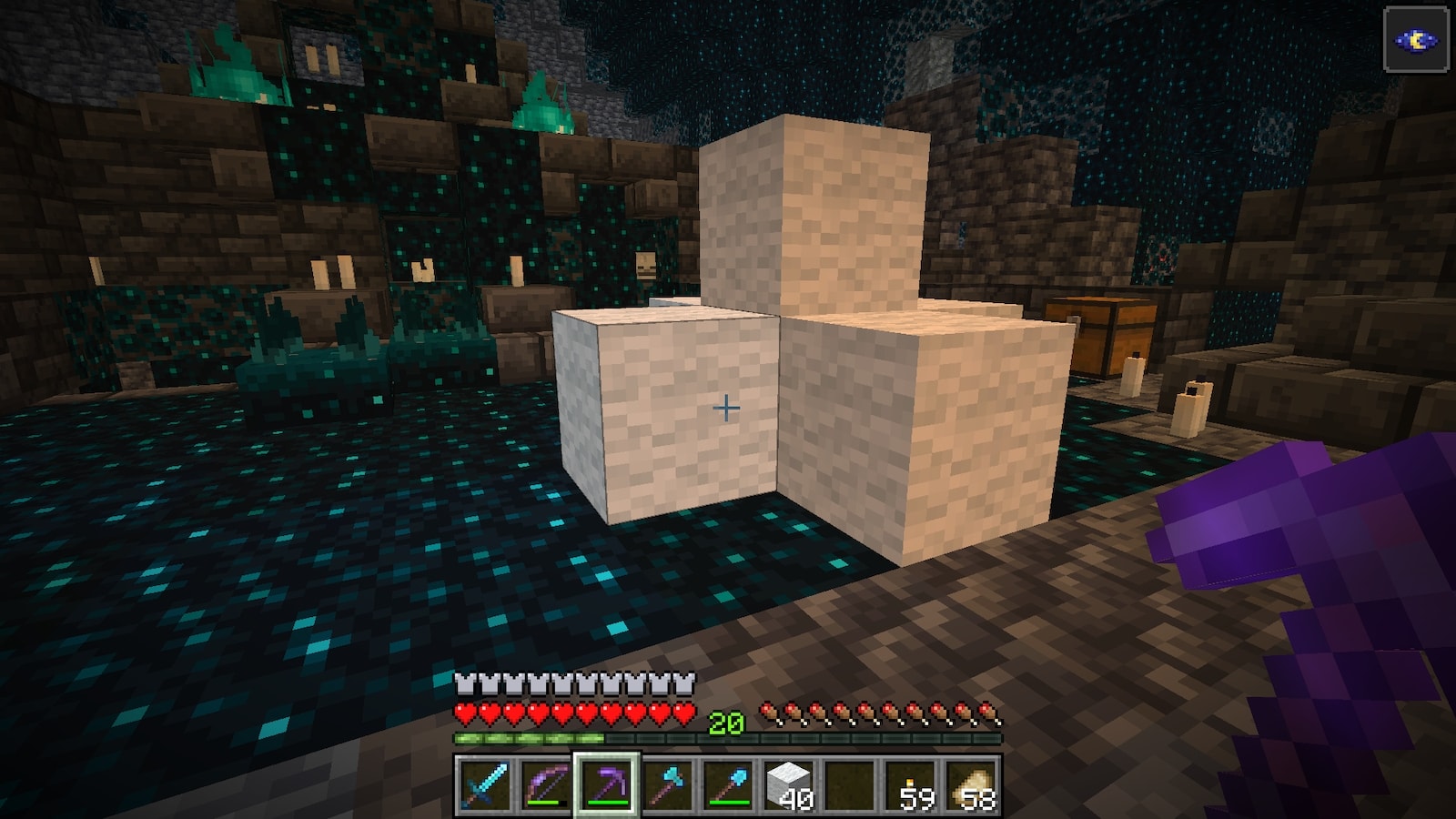Click the Night Vision status effect icon
Image resolution: width=1456 pixels, height=819 pixels.
[1416, 40]
